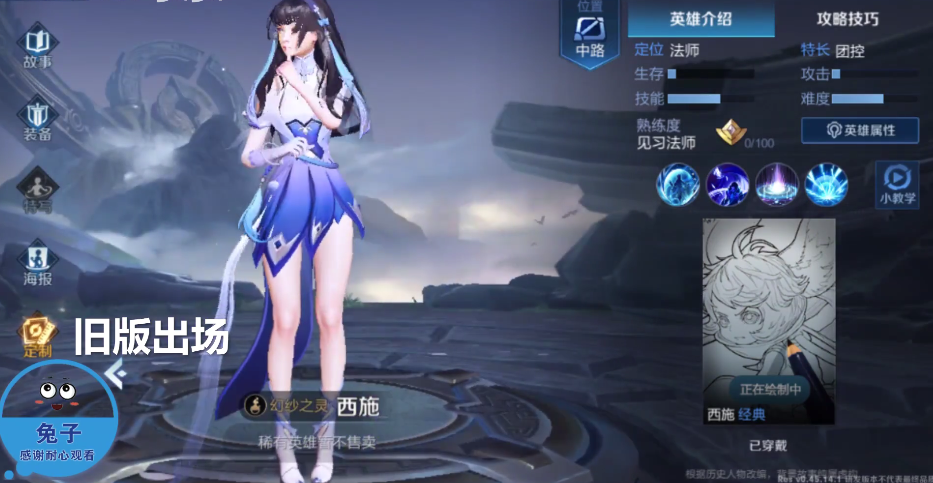Viewport: 933px width, 483px height.
Task: Click the gold mastery badge icon
Action: 729,131
